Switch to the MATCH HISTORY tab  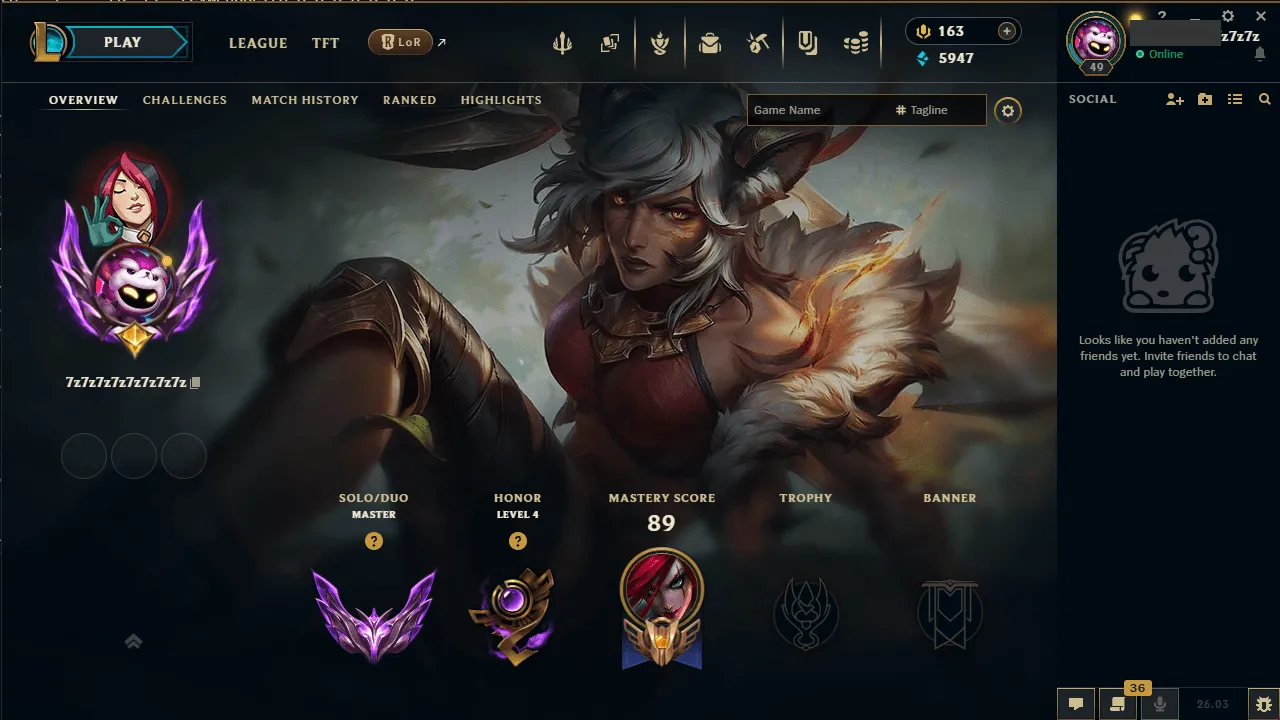click(x=305, y=100)
